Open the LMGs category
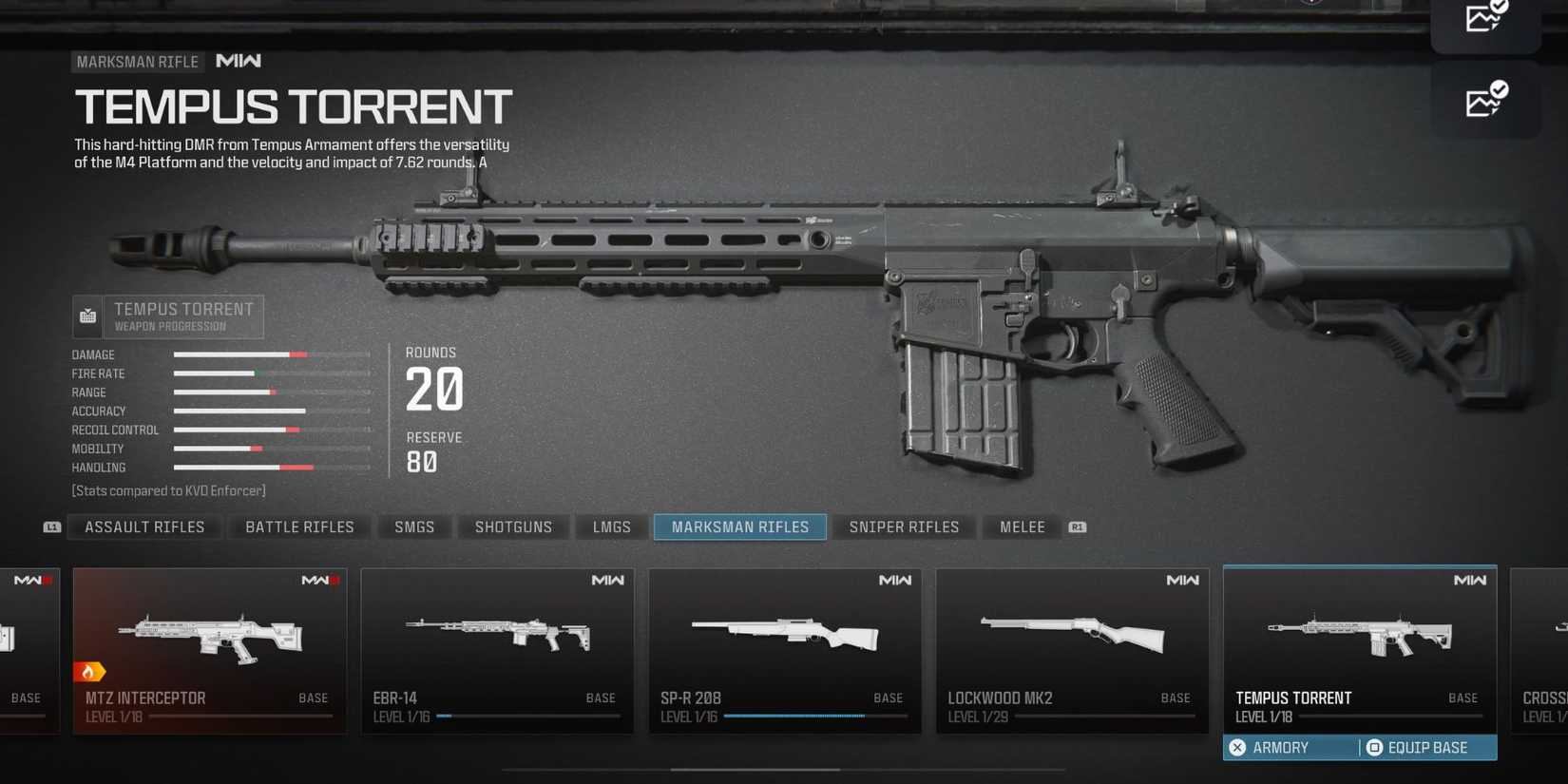 pyautogui.click(x=609, y=526)
